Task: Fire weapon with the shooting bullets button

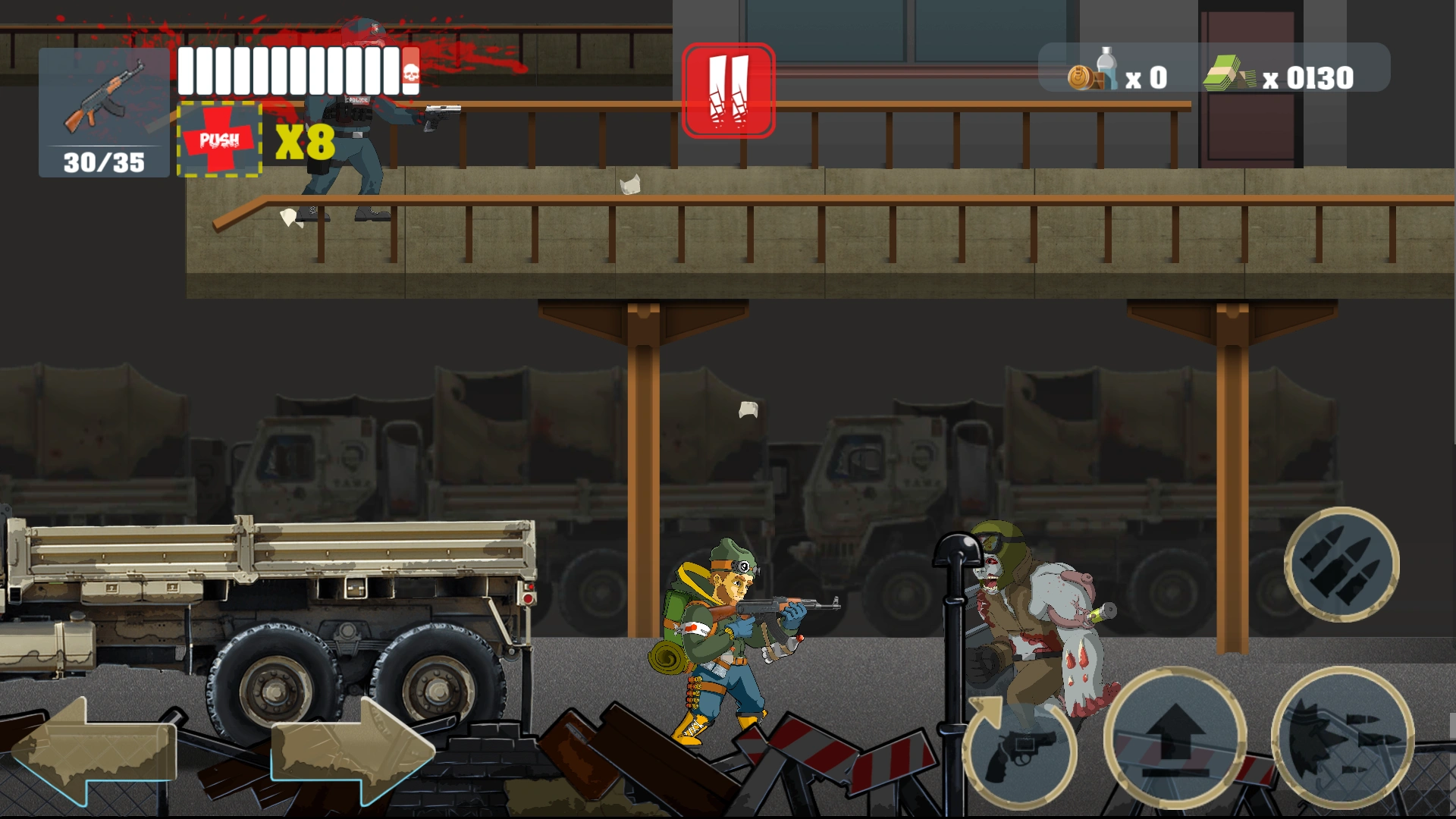Action: click(1342, 739)
